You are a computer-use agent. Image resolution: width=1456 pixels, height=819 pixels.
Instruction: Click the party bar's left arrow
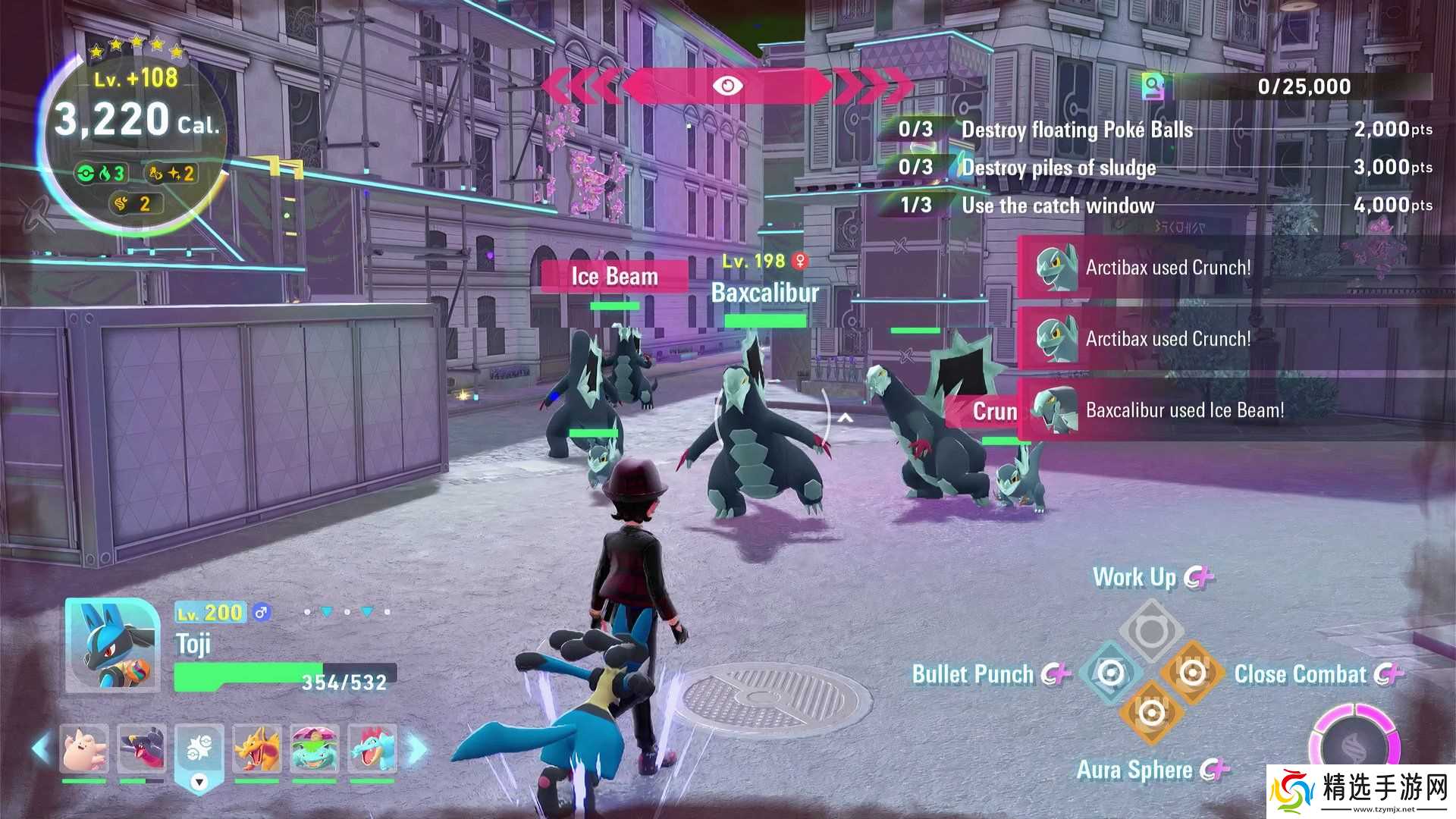pos(41,748)
